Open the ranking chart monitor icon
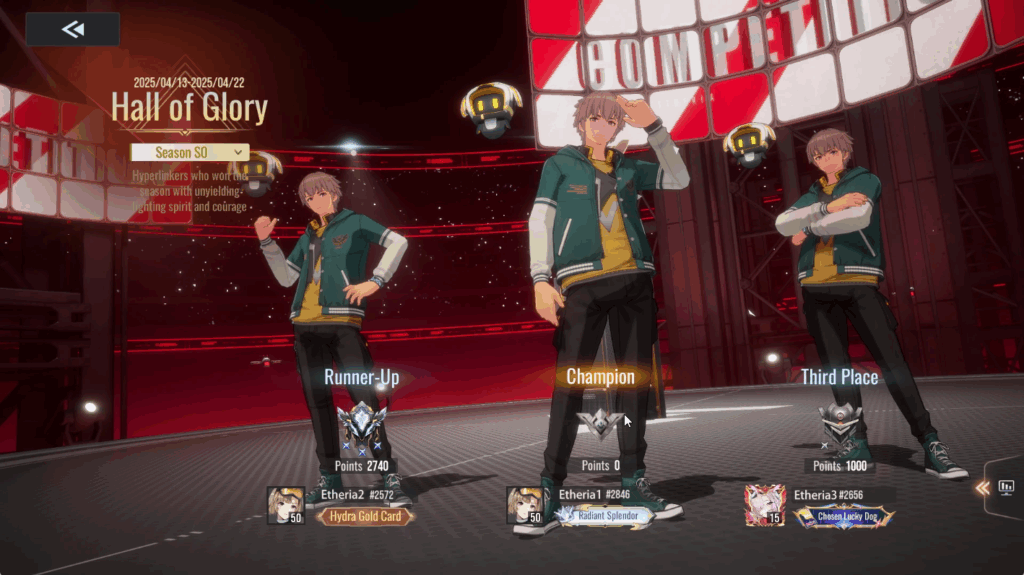Viewport: 1024px width, 575px height. click(1006, 487)
